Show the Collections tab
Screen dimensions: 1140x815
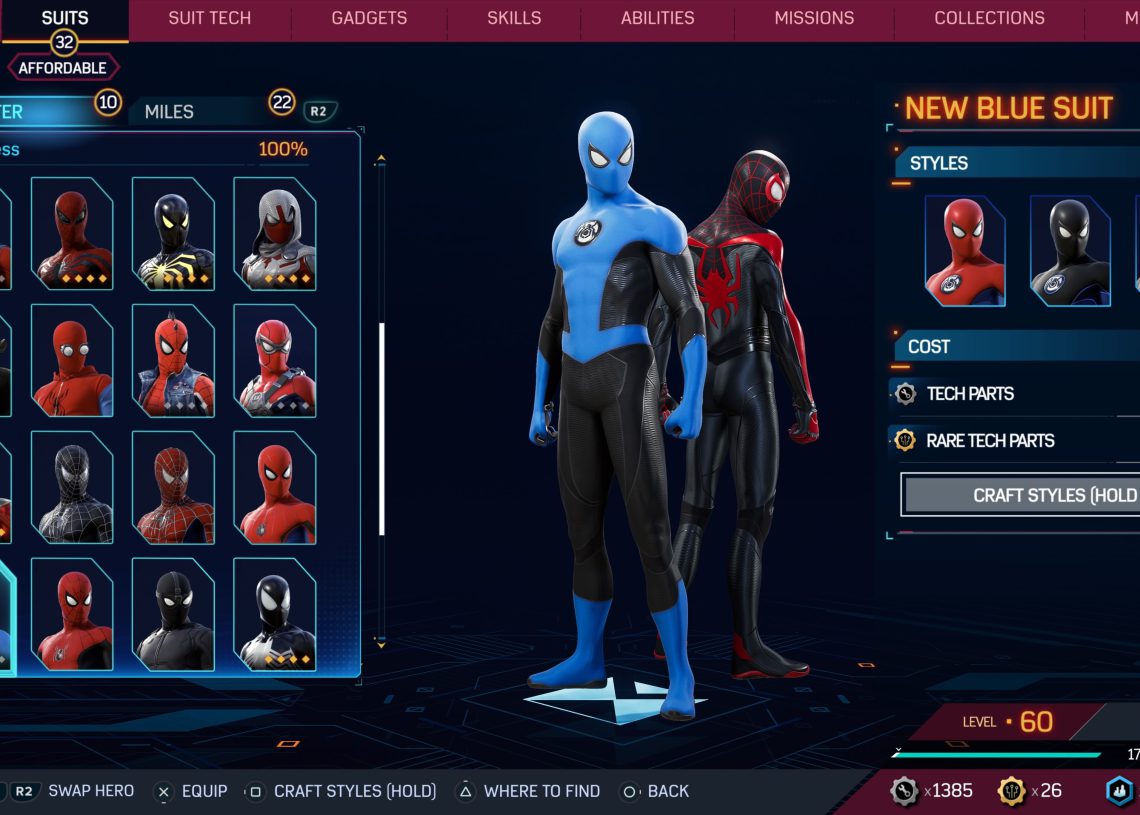click(989, 18)
